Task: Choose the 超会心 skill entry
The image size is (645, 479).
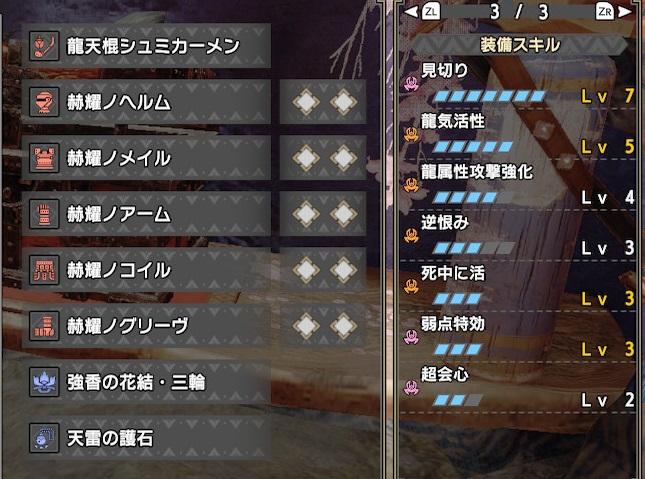Action: (x=520, y=388)
